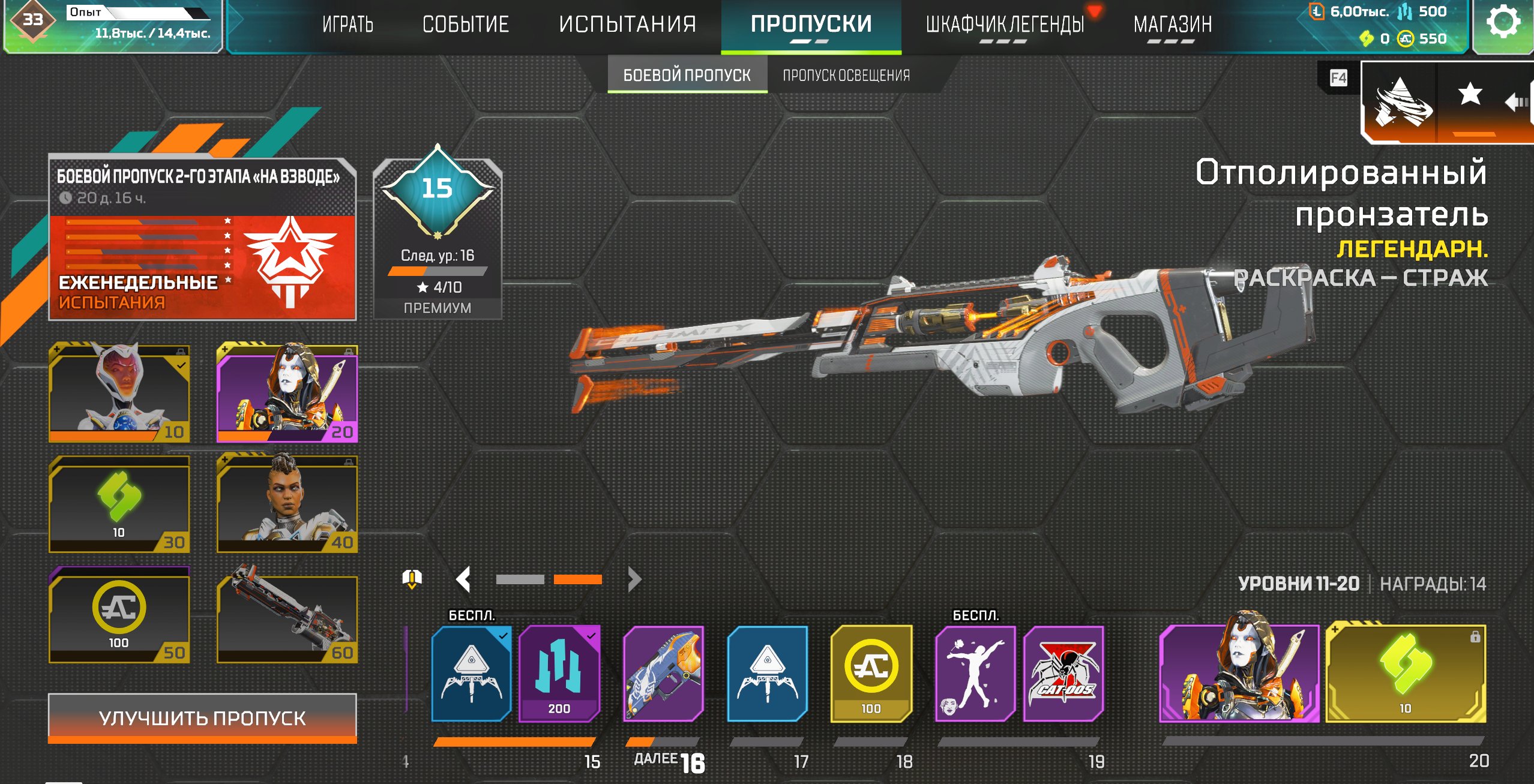Show previous reward levels with left arrow
The image size is (1534, 784).
click(x=463, y=579)
